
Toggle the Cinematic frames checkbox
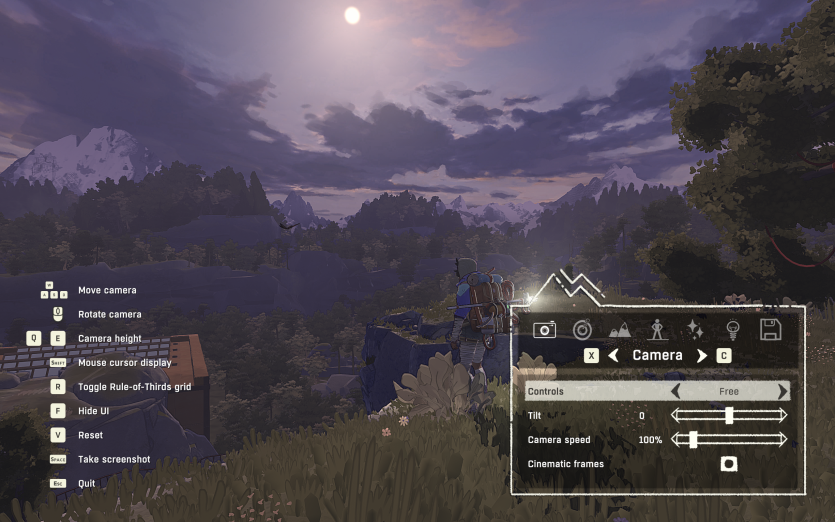click(729, 464)
